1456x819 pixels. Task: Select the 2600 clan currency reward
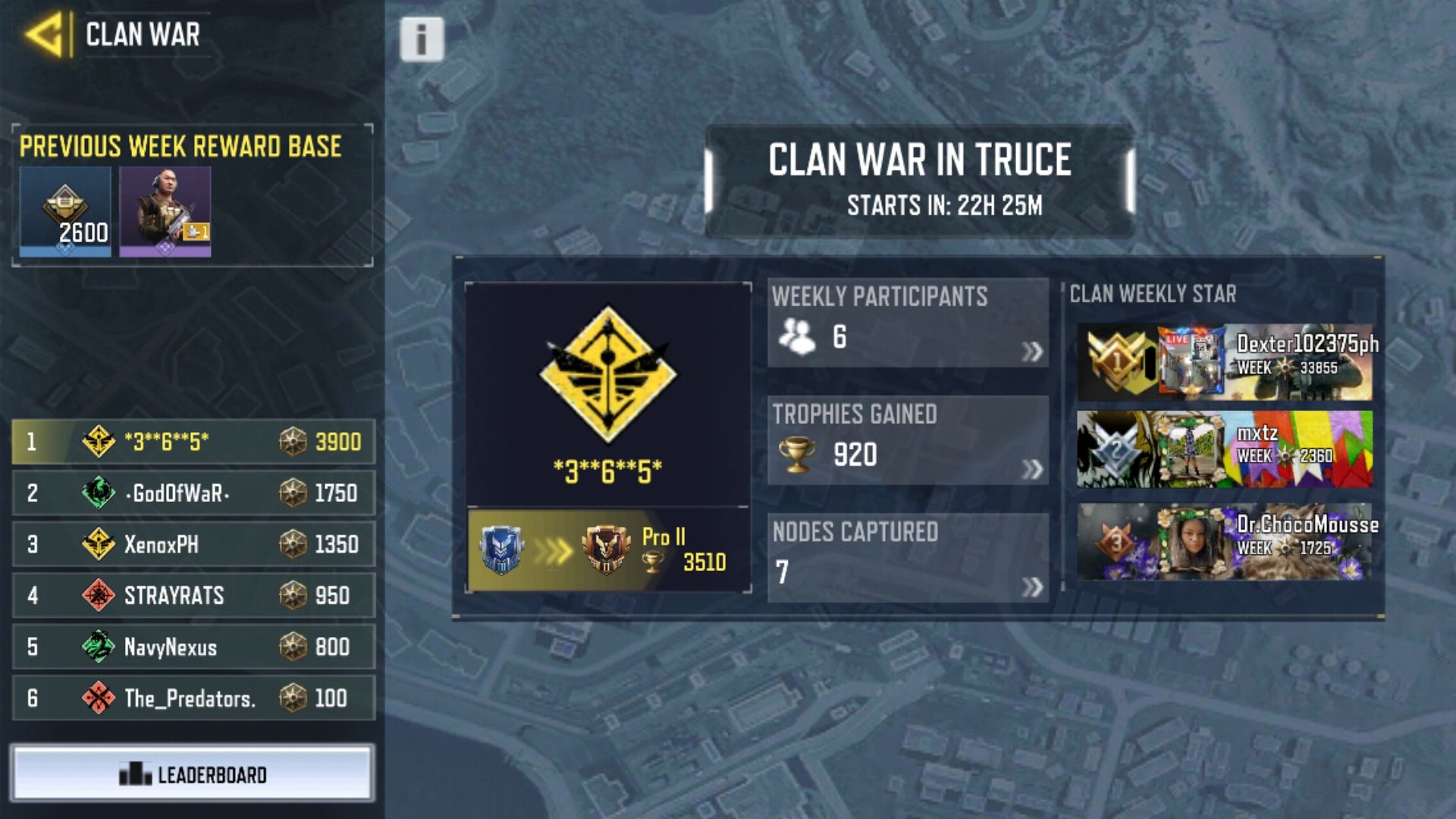click(65, 212)
